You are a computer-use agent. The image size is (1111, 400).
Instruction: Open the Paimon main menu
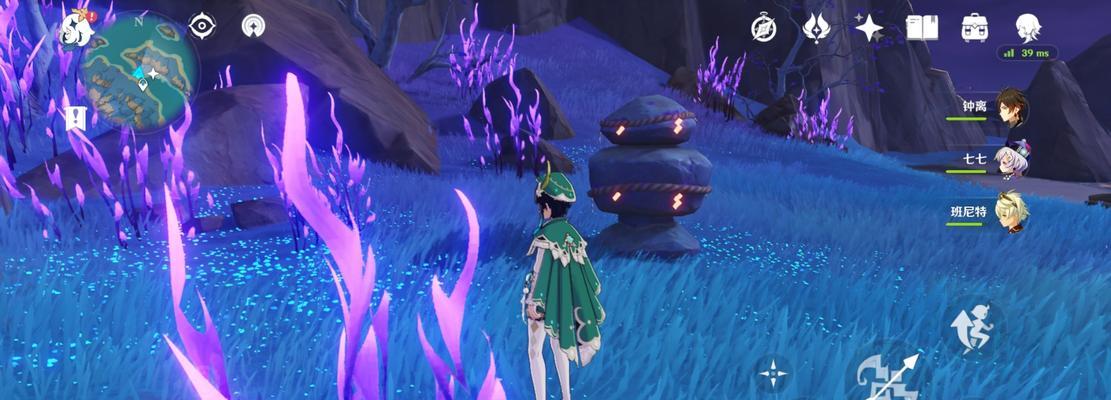click(77, 28)
